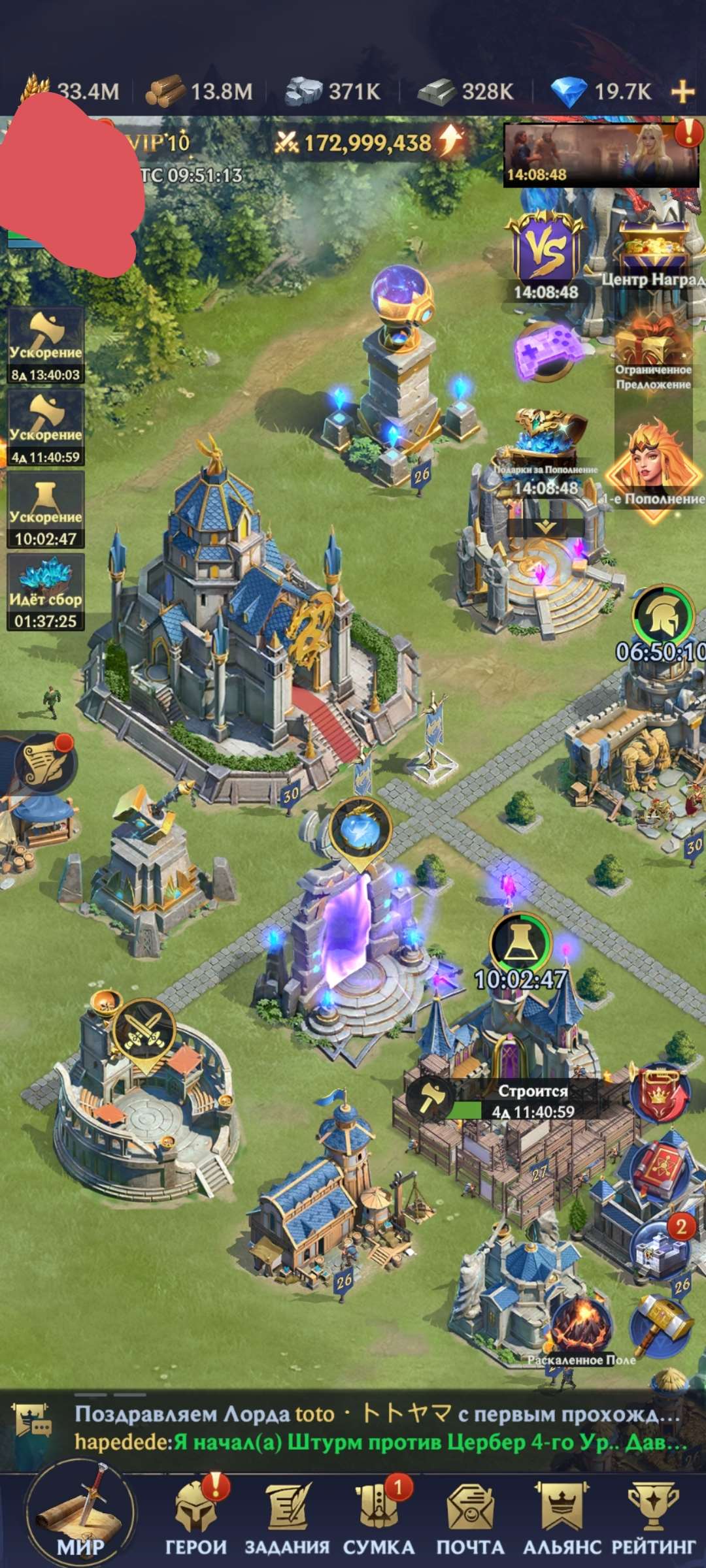Collapse the event icons with the arrow

[x=546, y=527]
